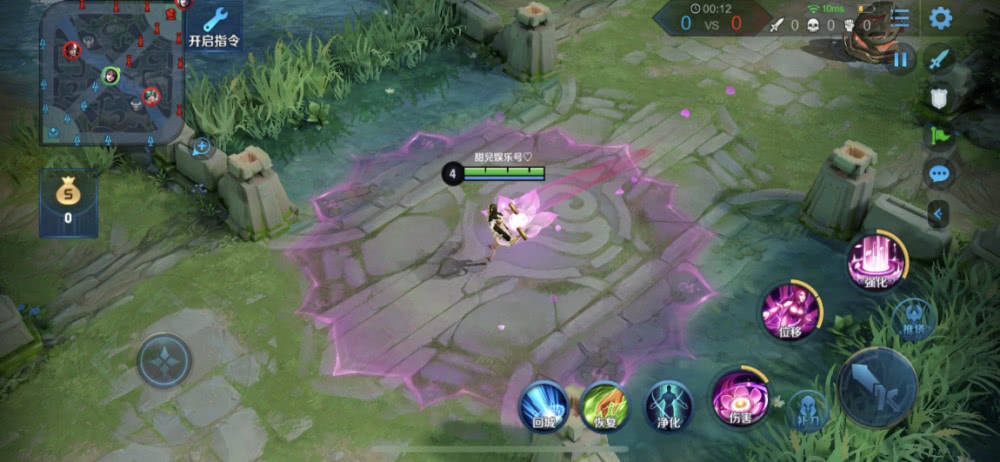Send the green flag rally signal
The image size is (1000, 462).
point(939,135)
